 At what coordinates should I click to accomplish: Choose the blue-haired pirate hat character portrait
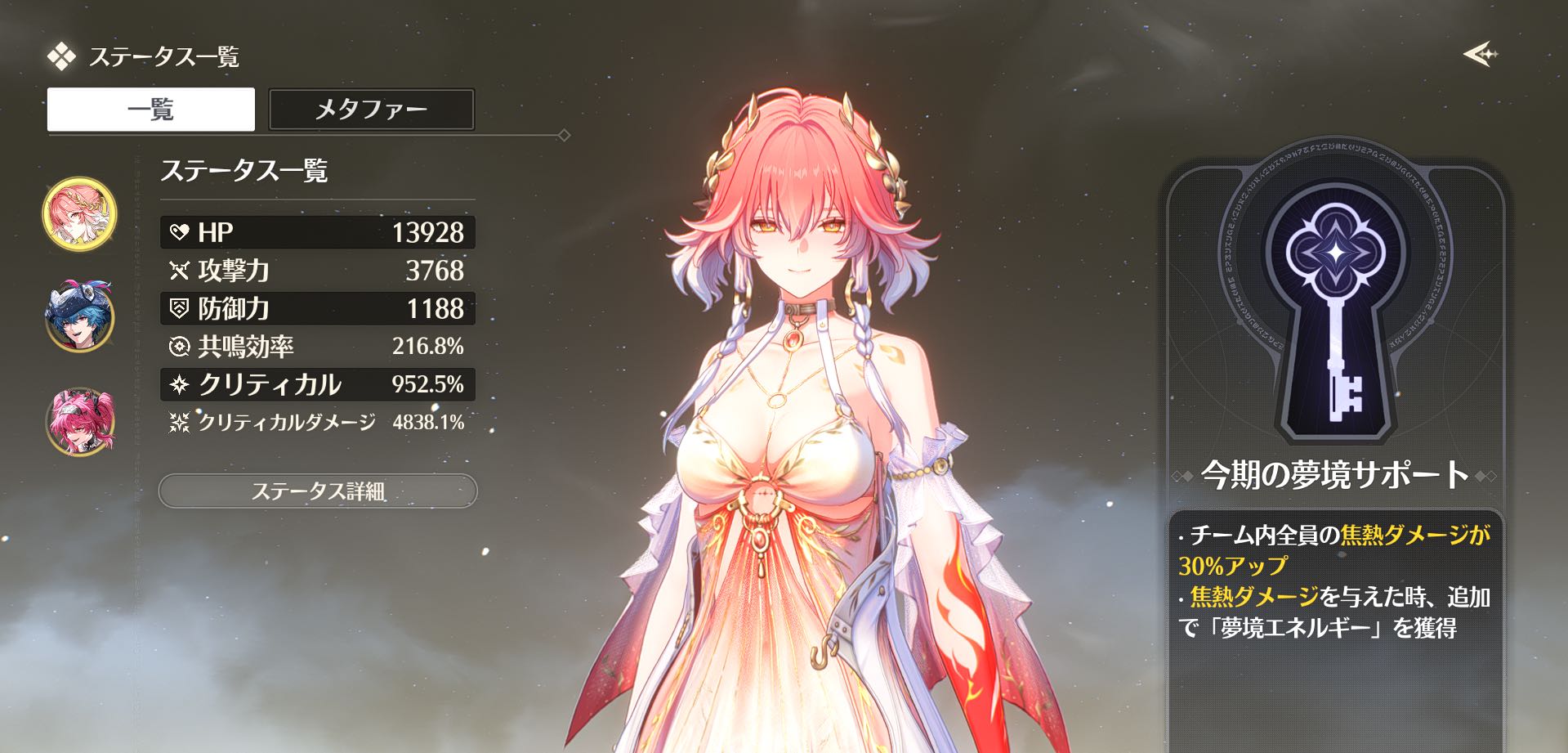pyautogui.click(x=79, y=317)
